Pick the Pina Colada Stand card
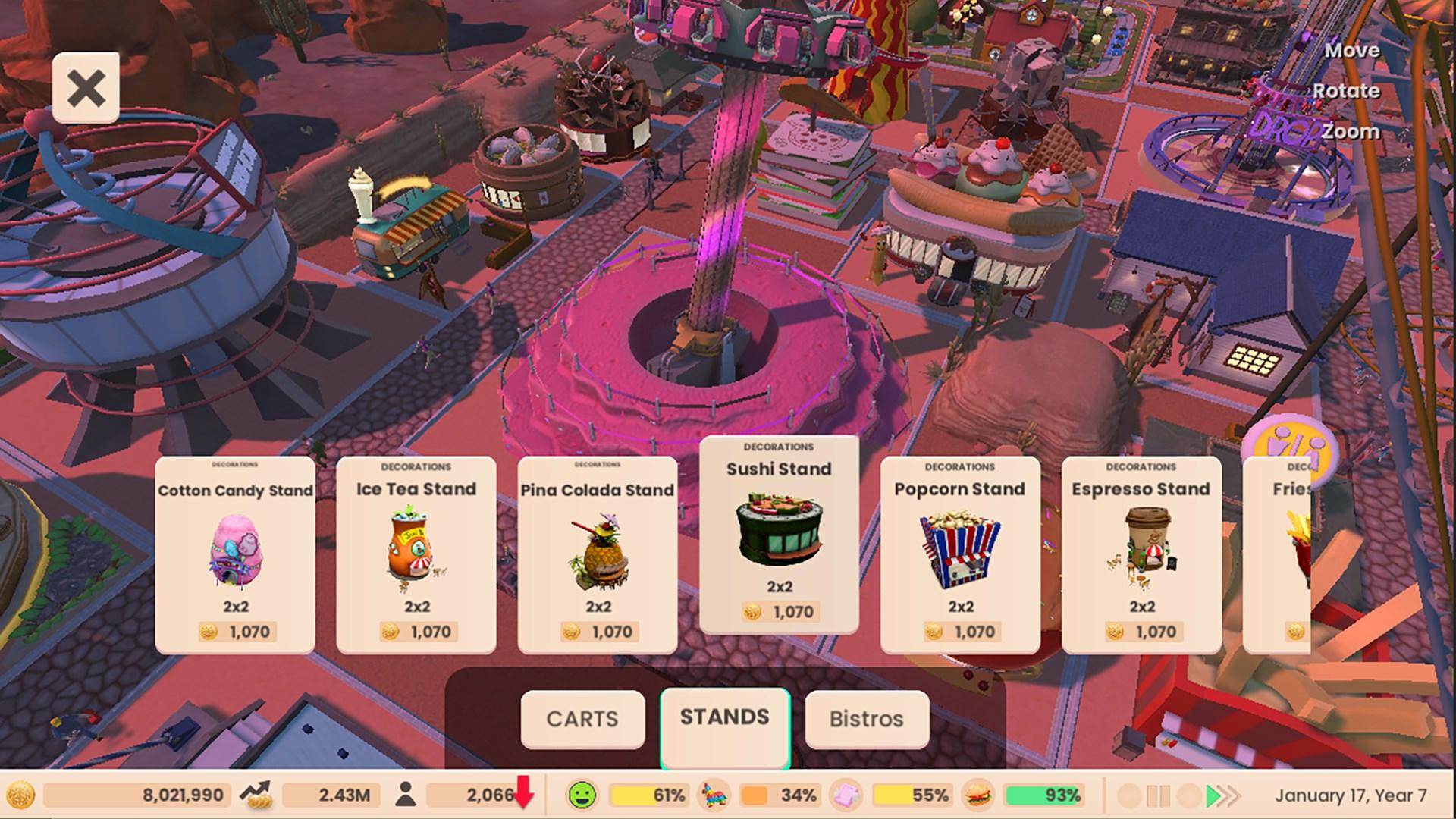 point(598,554)
